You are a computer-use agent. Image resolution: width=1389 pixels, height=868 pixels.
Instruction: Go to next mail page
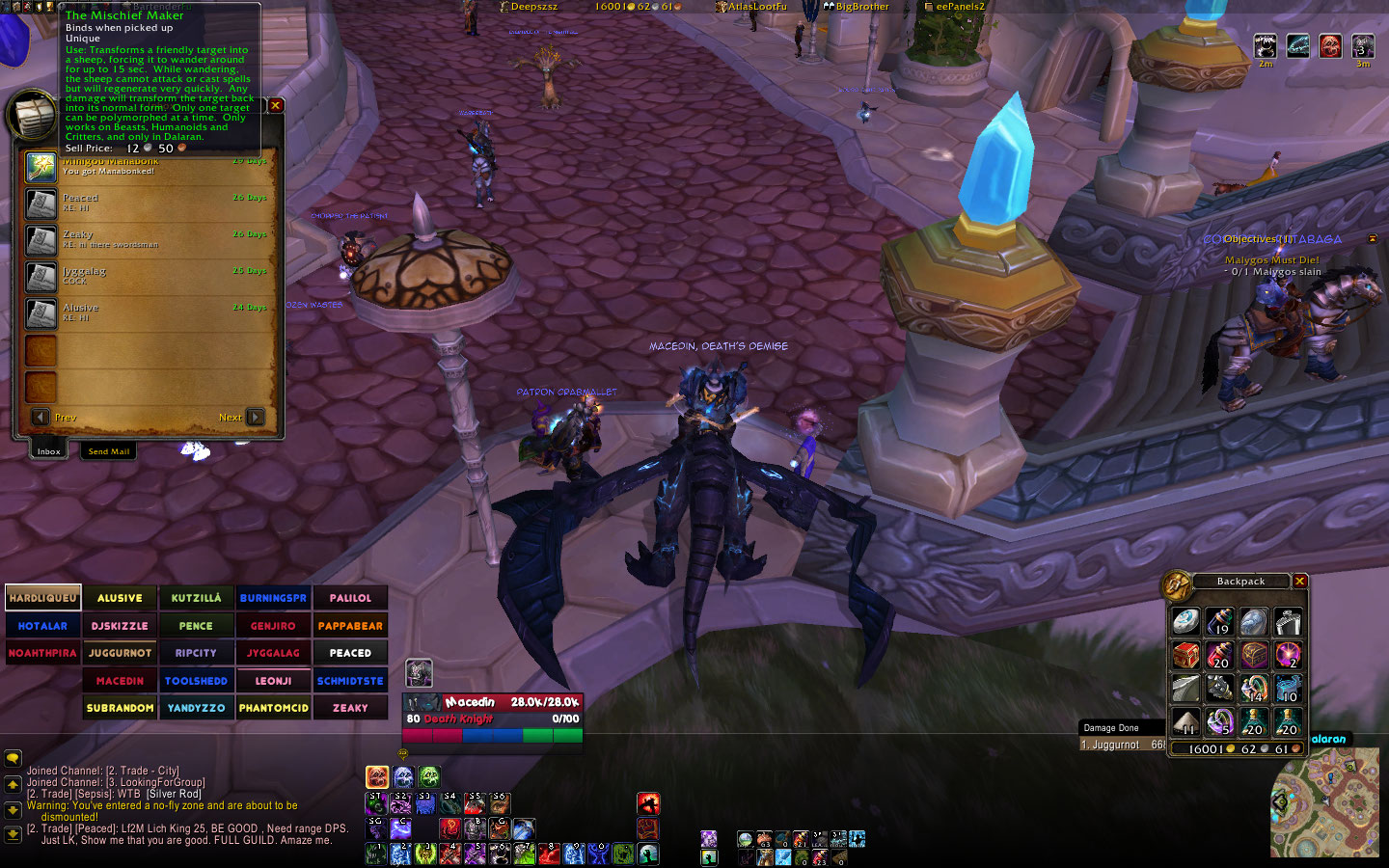255,417
